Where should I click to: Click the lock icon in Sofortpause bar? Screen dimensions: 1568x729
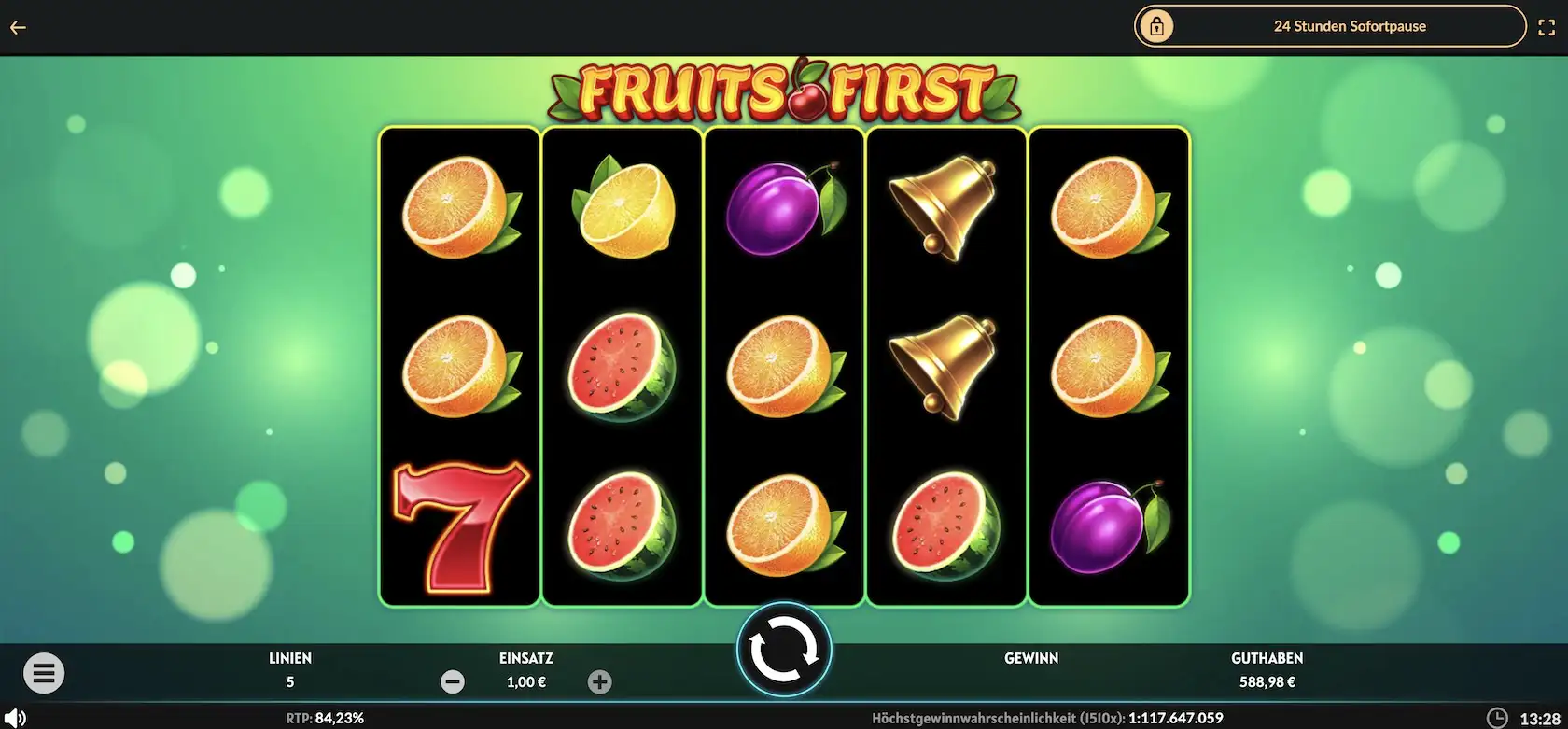click(x=1157, y=26)
